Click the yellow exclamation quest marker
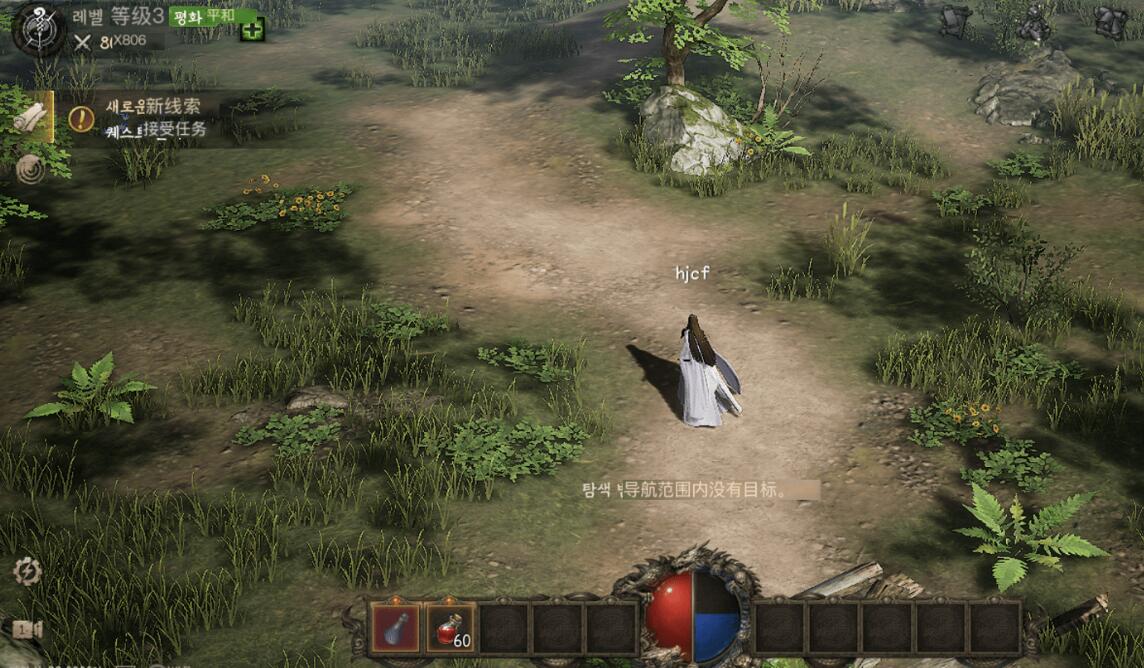This screenshot has width=1144, height=668. pos(81,119)
